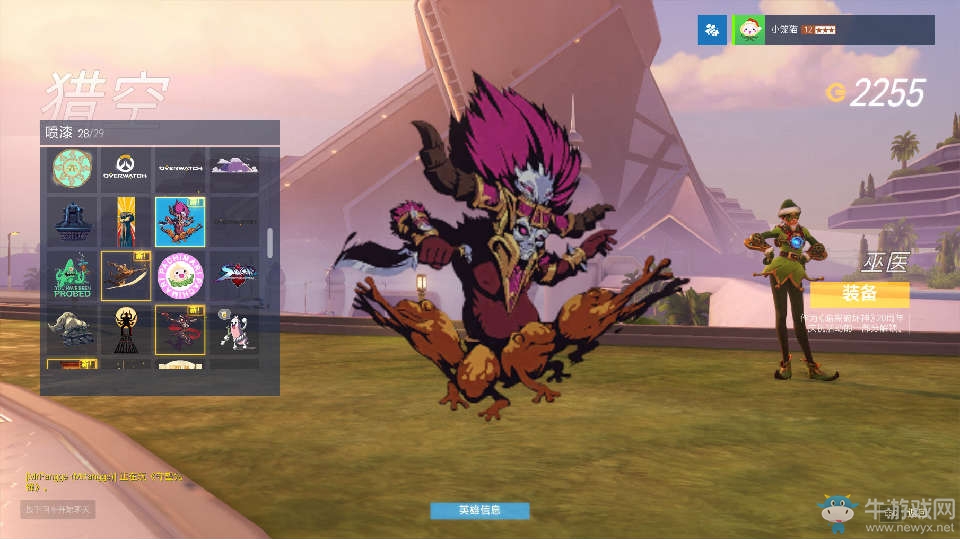Open the blue social group icon
The height and width of the screenshot is (539, 960).
pos(711,30)
